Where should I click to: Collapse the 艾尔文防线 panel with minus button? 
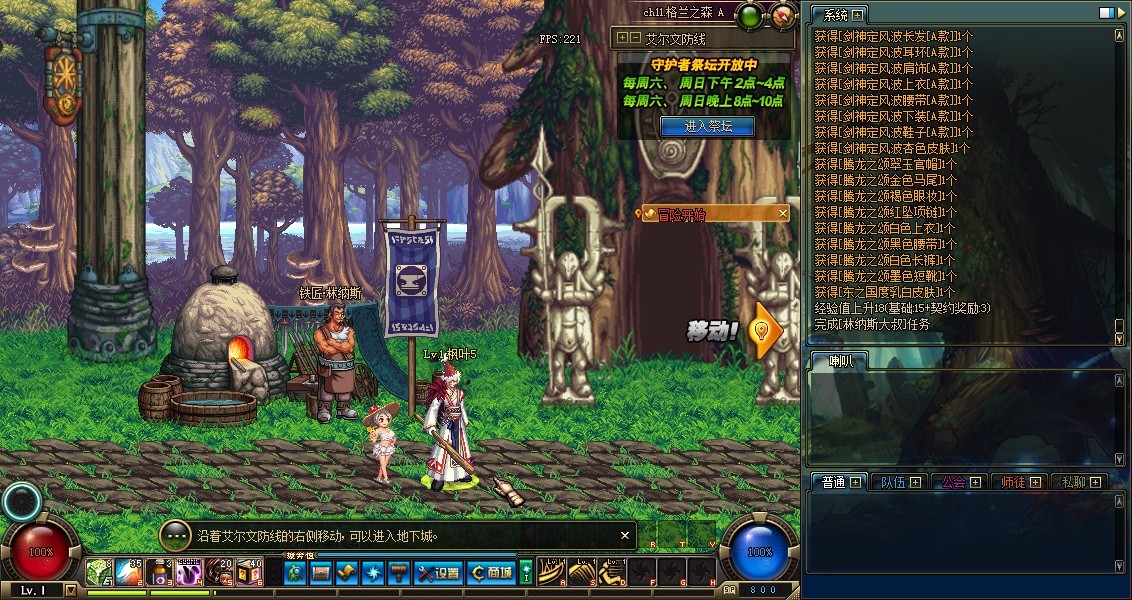click(634, 39)
